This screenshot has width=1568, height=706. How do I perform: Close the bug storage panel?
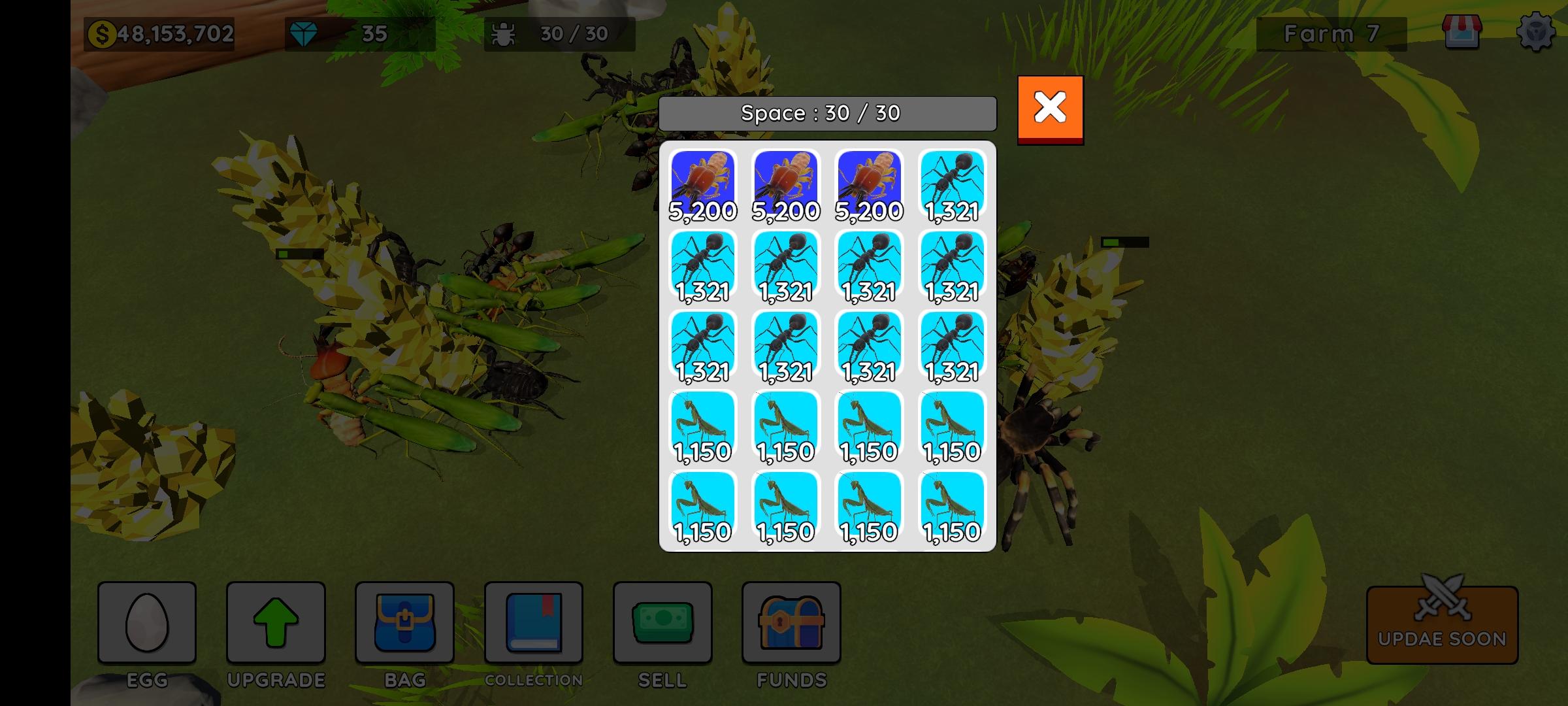tap(1049, 107)
